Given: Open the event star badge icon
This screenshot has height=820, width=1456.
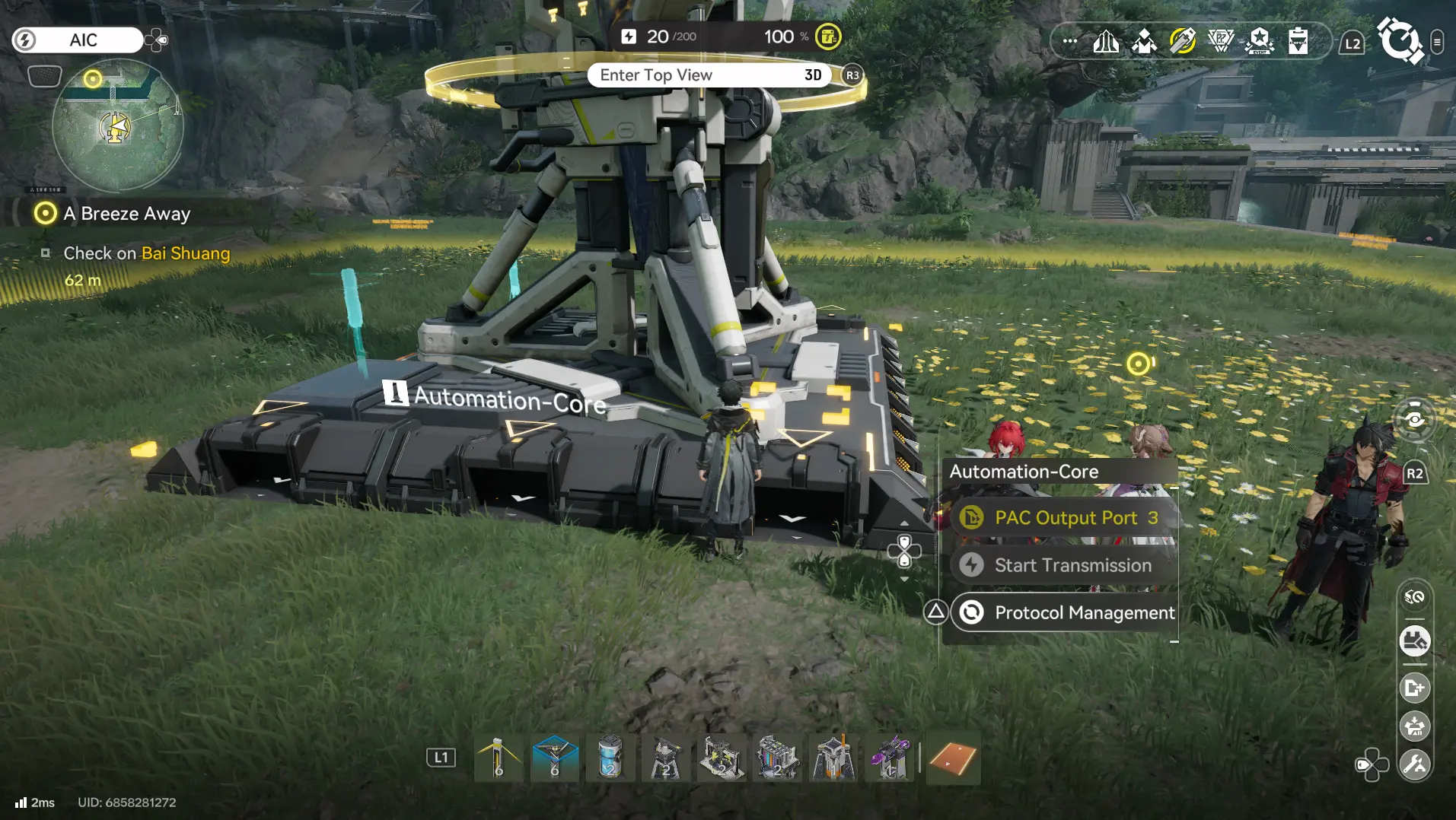Looking at the screenshot, I should pyautogui.click(x=1260, y=41).
